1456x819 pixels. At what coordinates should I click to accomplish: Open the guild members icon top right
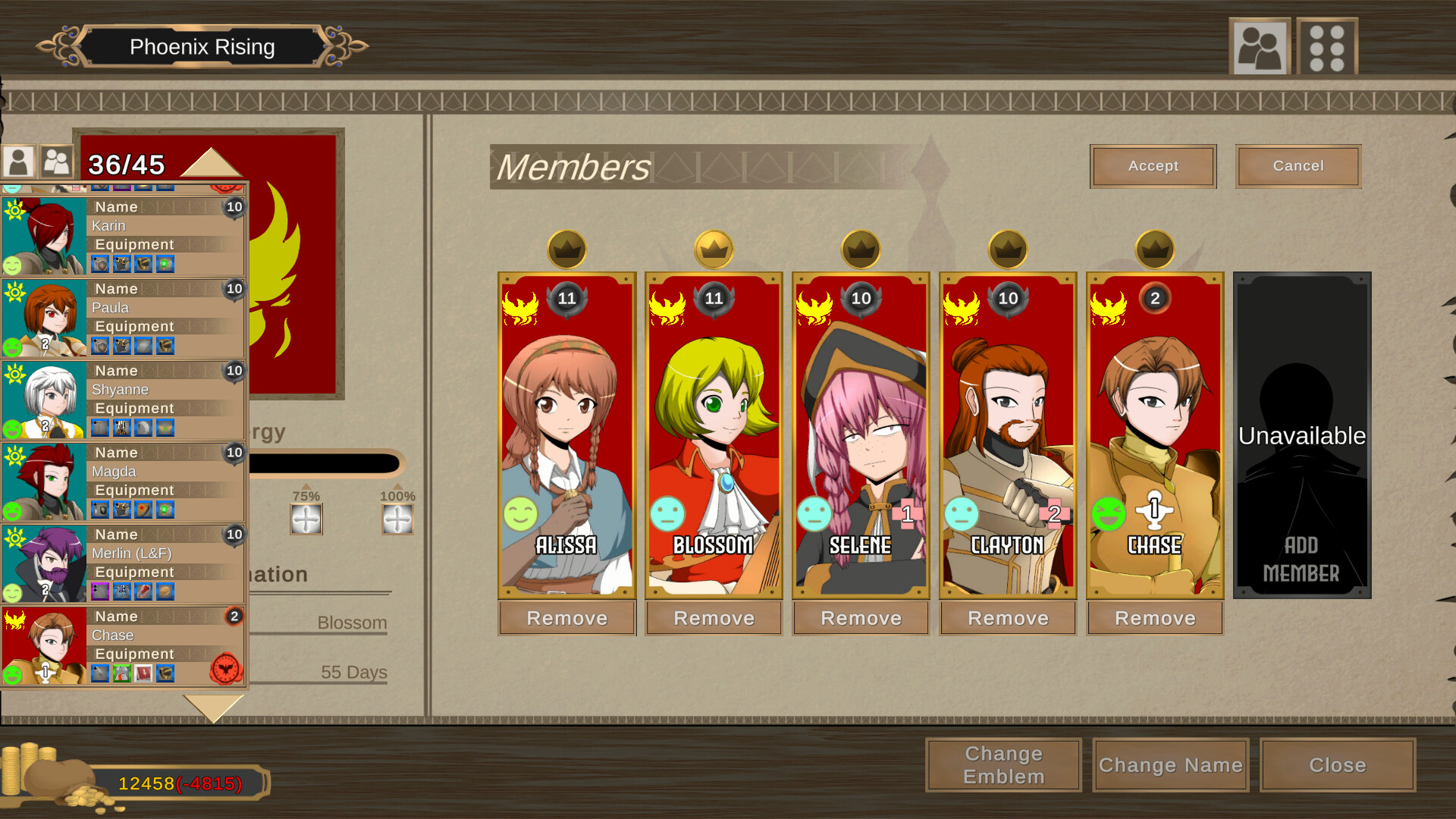coord(1260,45)
